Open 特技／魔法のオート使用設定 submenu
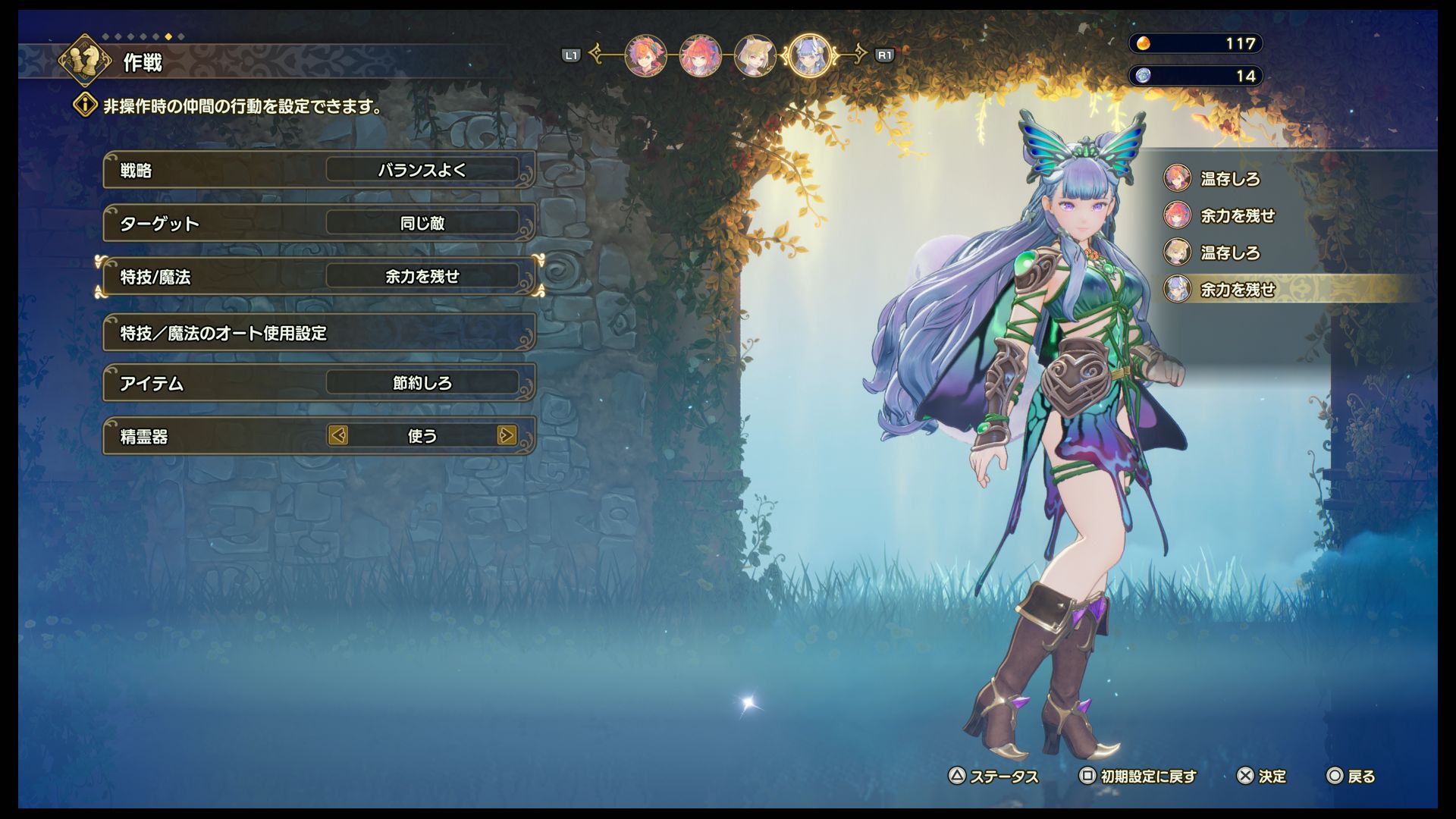The image size is (1456, 819). [318, 333]
